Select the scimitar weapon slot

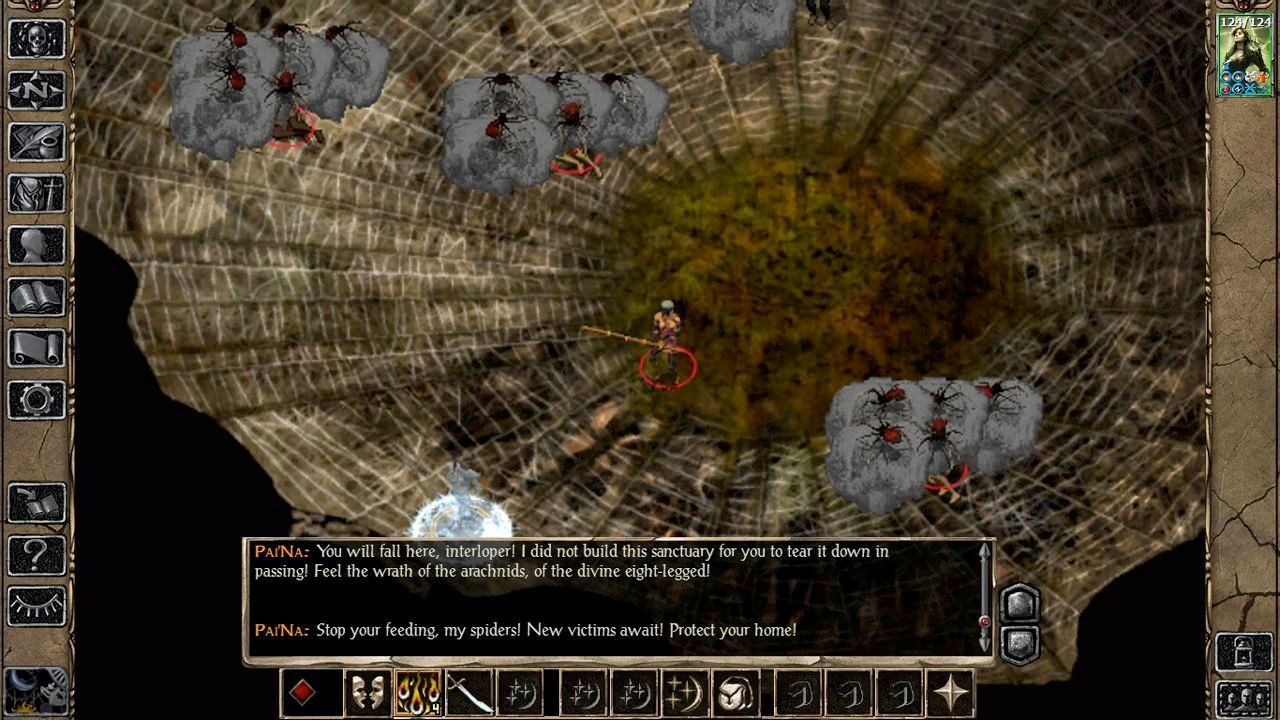click(x=469, y=692)
